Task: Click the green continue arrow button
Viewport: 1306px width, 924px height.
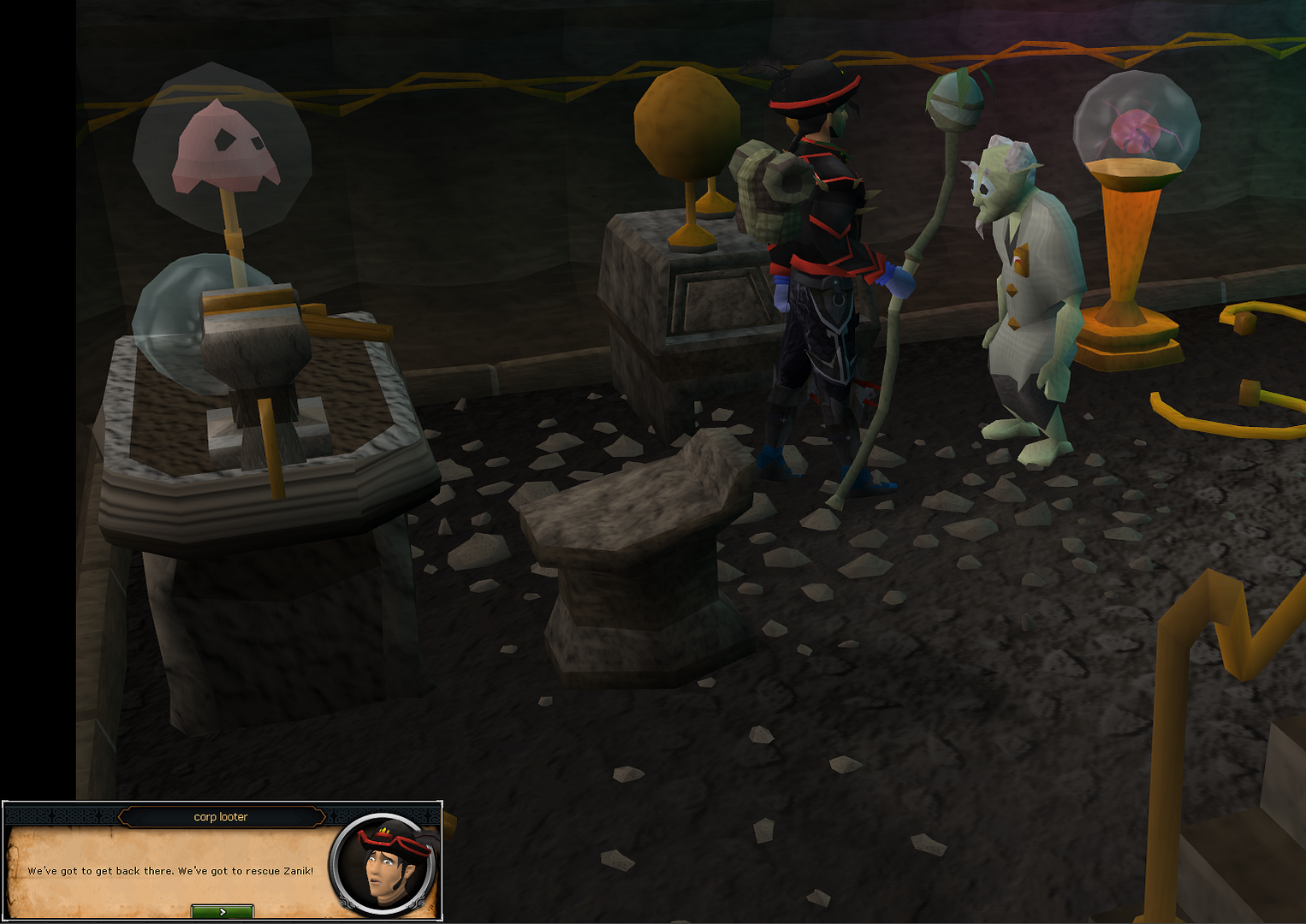Action: [x=222, y=912]
